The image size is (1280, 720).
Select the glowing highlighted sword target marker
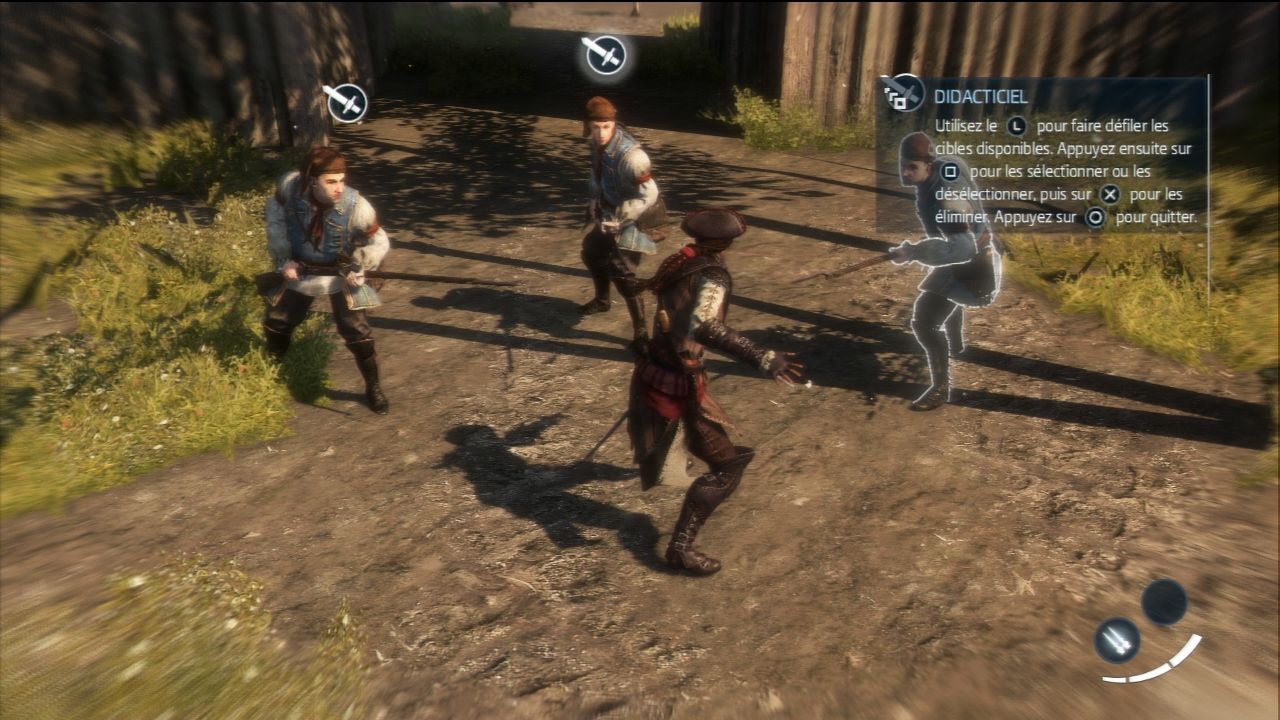(x=605, y=55)
